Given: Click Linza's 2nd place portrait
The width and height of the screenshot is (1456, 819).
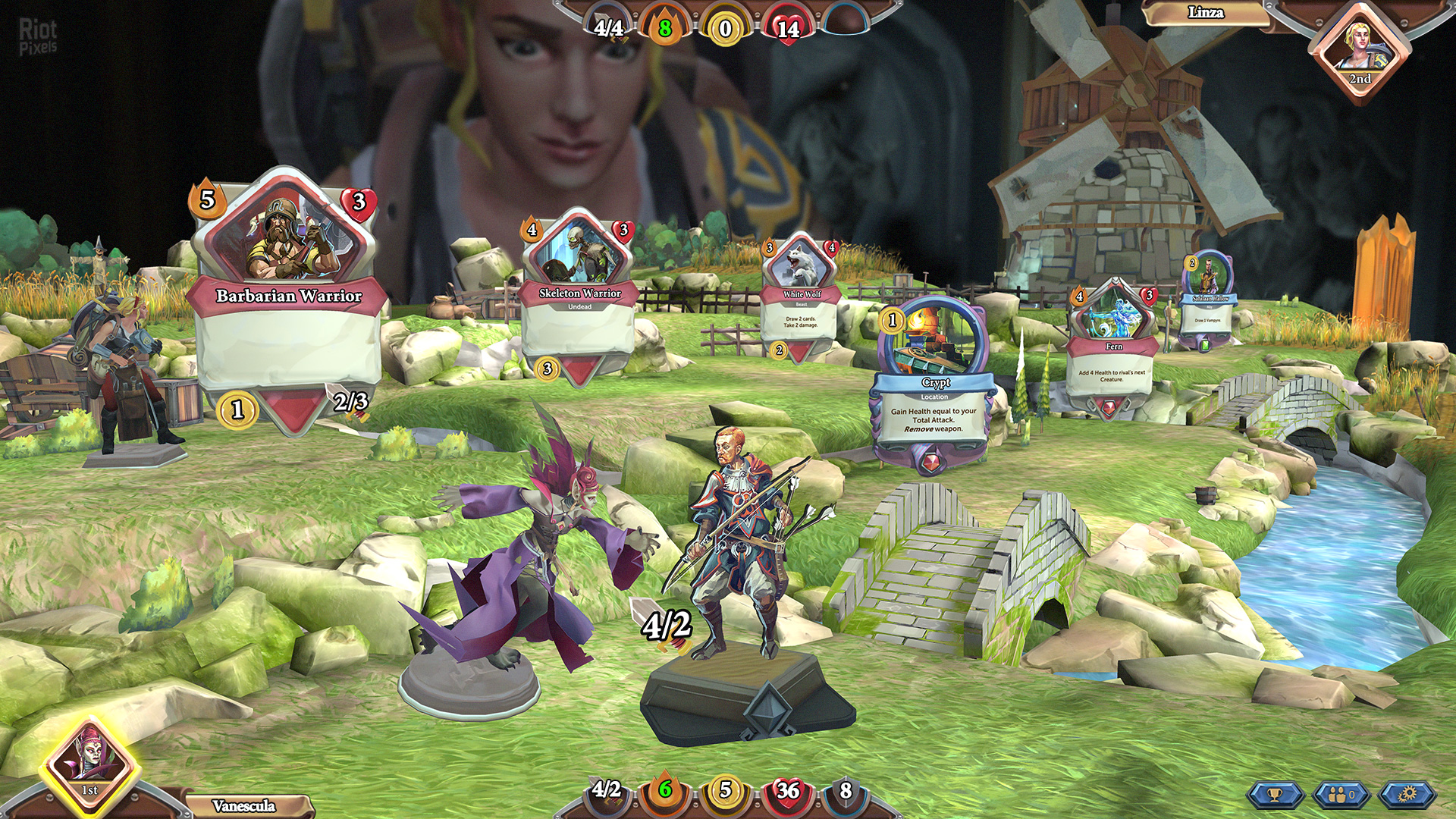Looking at the screenshot, I should point(1359,50).
